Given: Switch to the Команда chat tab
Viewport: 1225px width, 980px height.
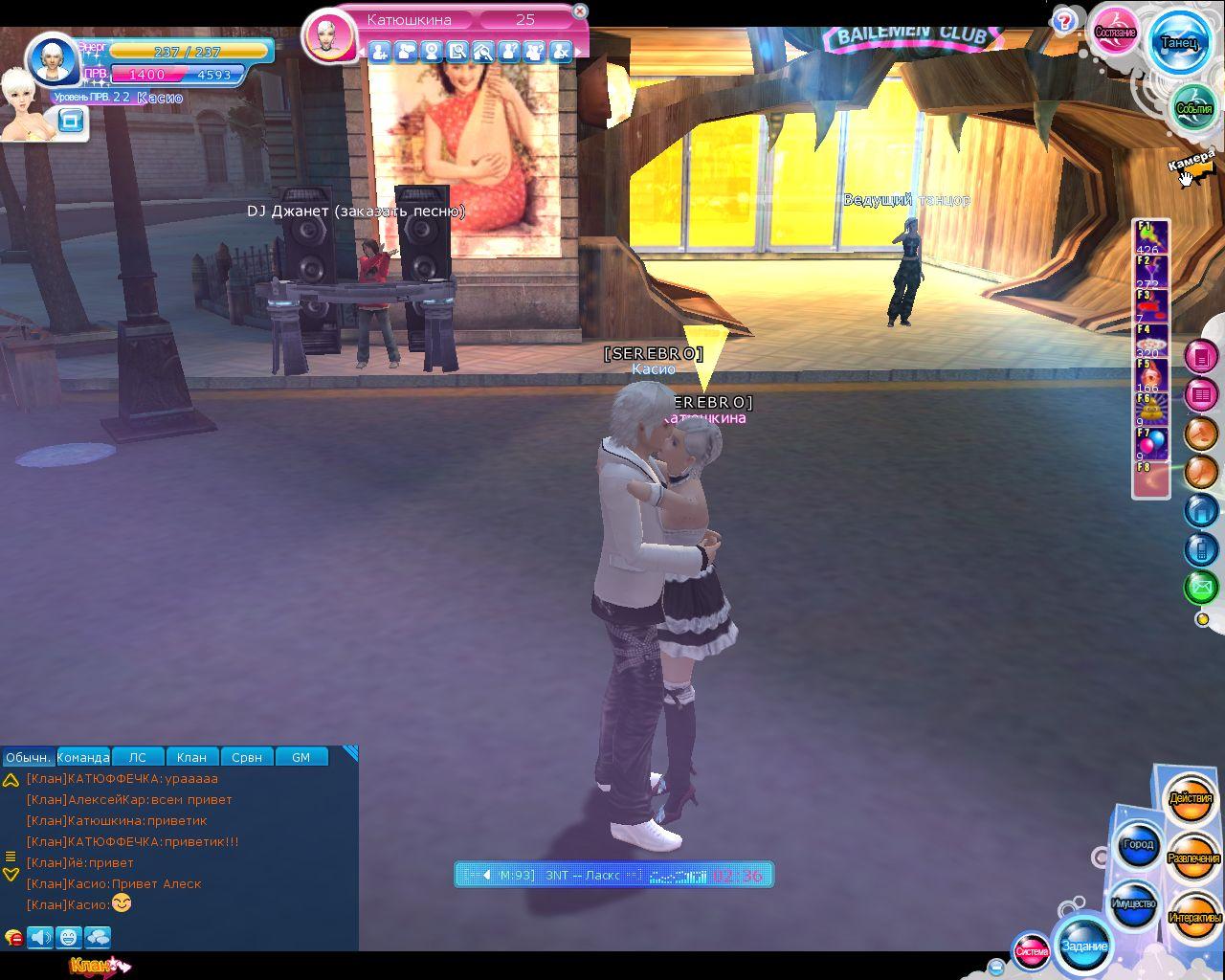Looking at the screenshot, I should coord(83,757).
